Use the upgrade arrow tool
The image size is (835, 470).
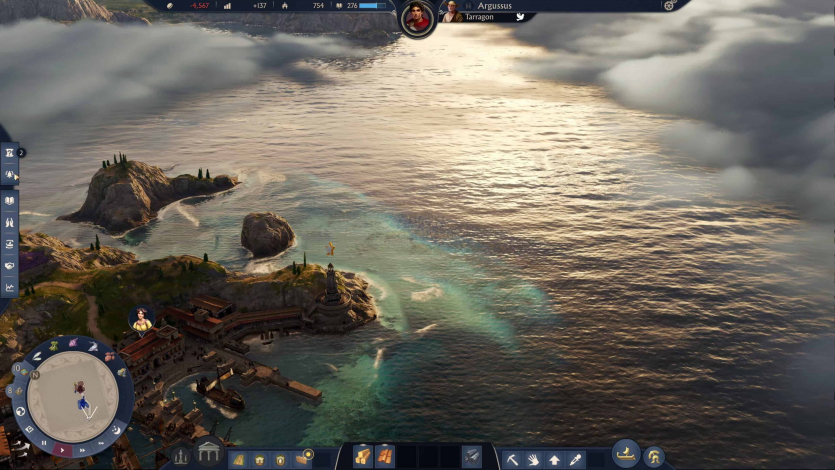point(554,459)
